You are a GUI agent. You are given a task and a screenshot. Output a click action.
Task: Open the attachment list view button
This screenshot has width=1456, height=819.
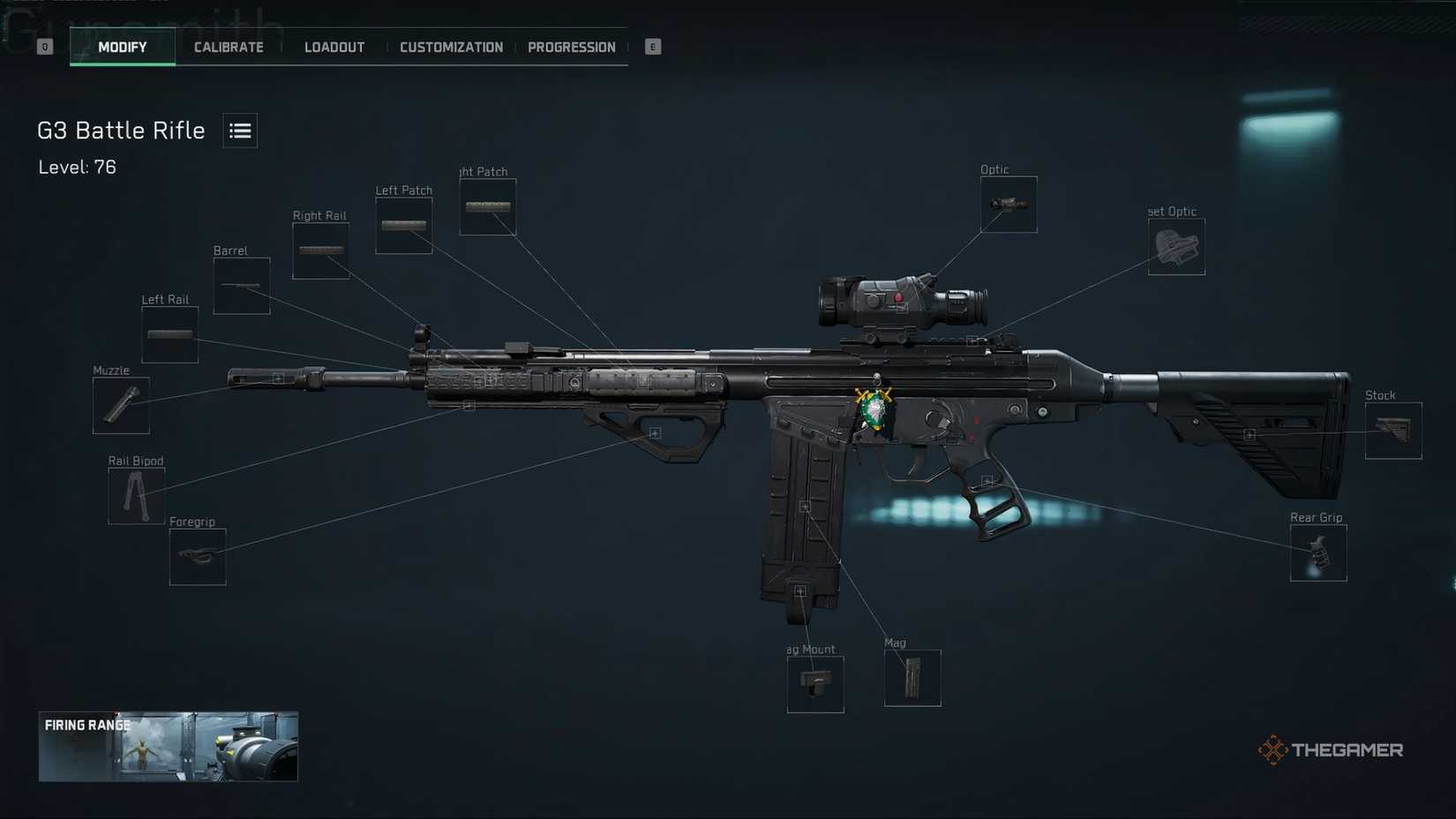point(240,131)
